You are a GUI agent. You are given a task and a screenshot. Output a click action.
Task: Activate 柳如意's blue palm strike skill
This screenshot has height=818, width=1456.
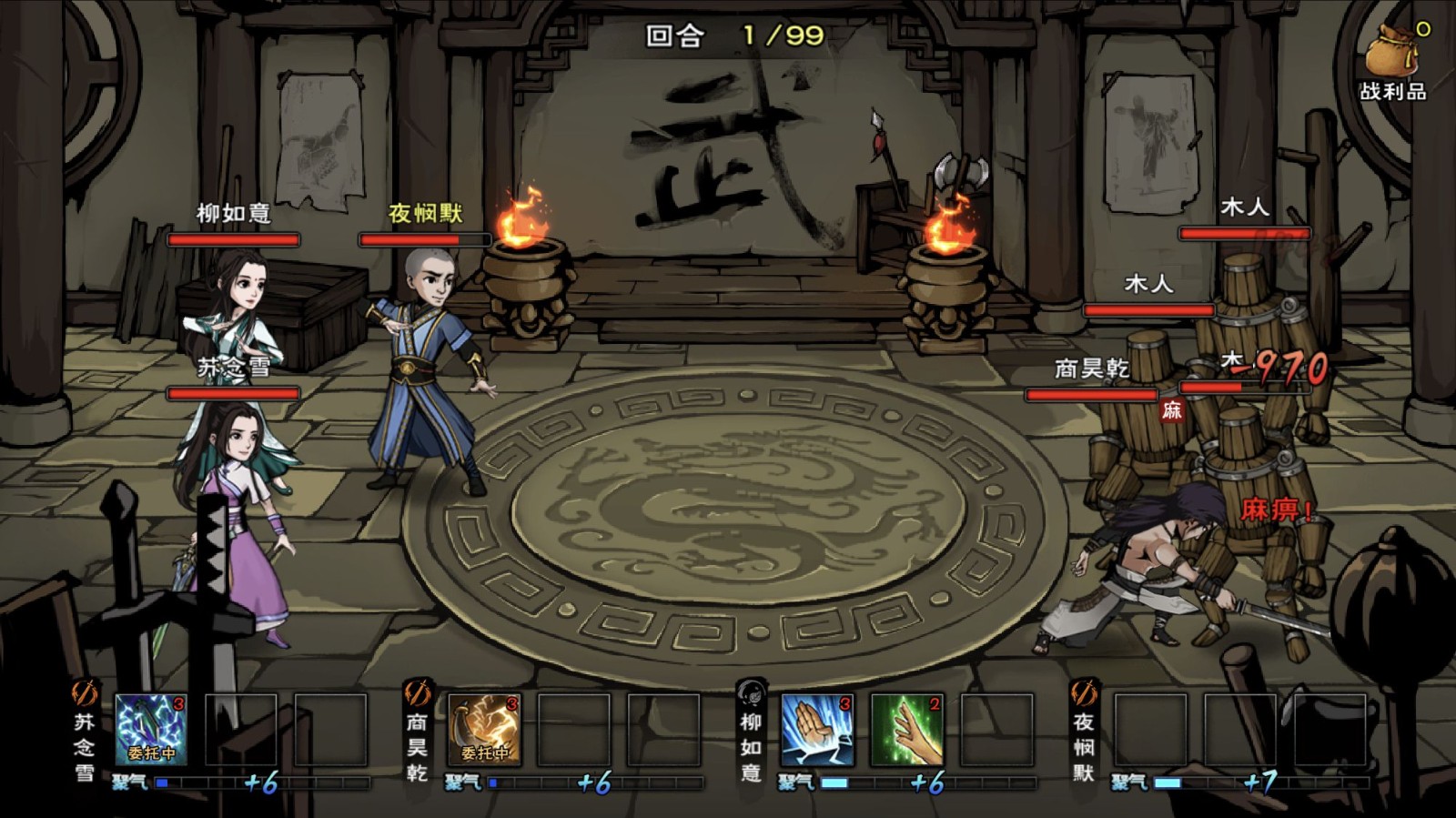[817, 729]
